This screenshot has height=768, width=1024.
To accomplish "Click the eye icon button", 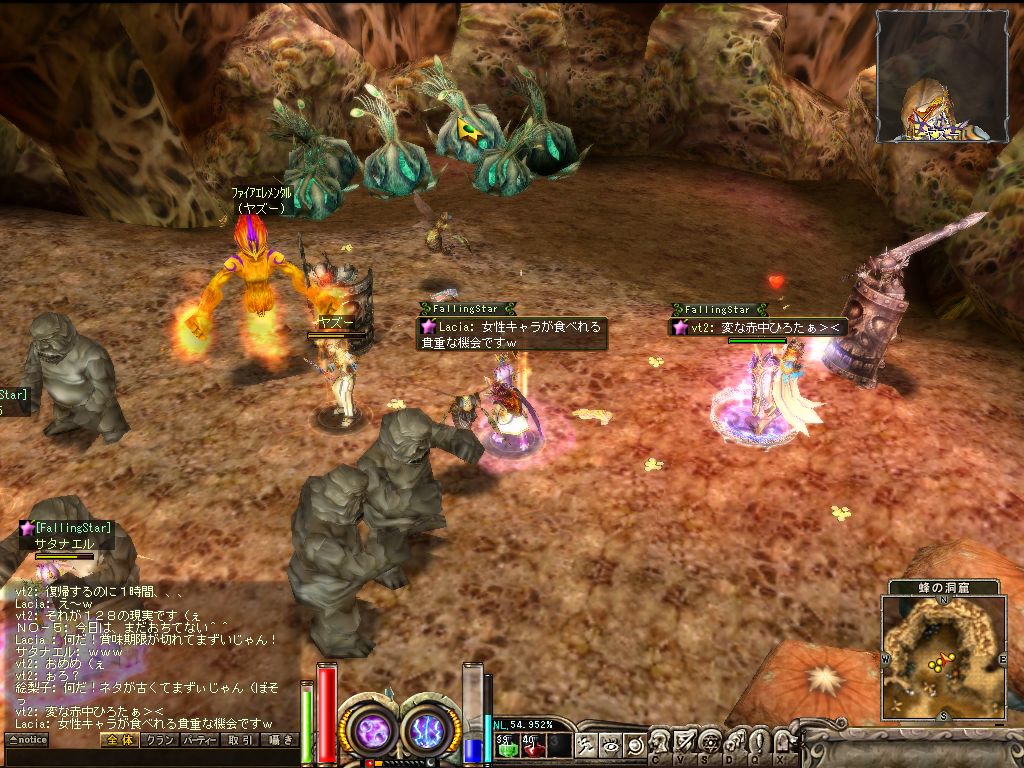I will click(x=609, y=744).
